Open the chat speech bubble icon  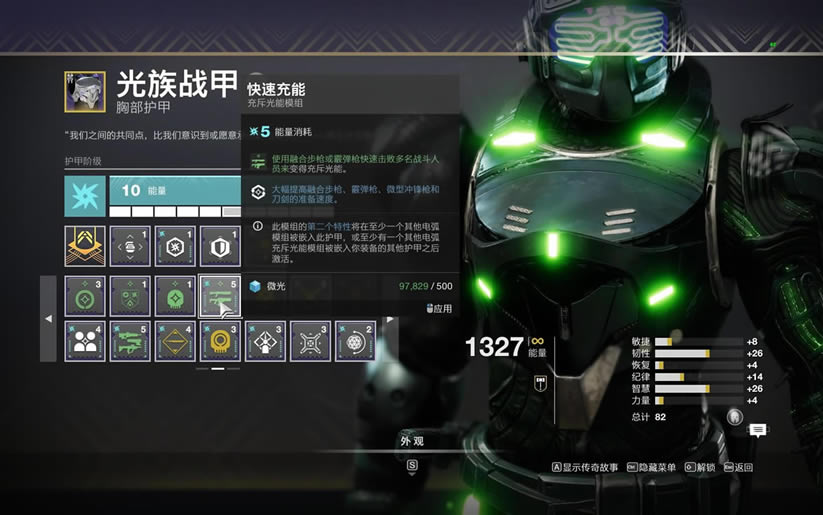pyautogui.click(x=758, y=430)
